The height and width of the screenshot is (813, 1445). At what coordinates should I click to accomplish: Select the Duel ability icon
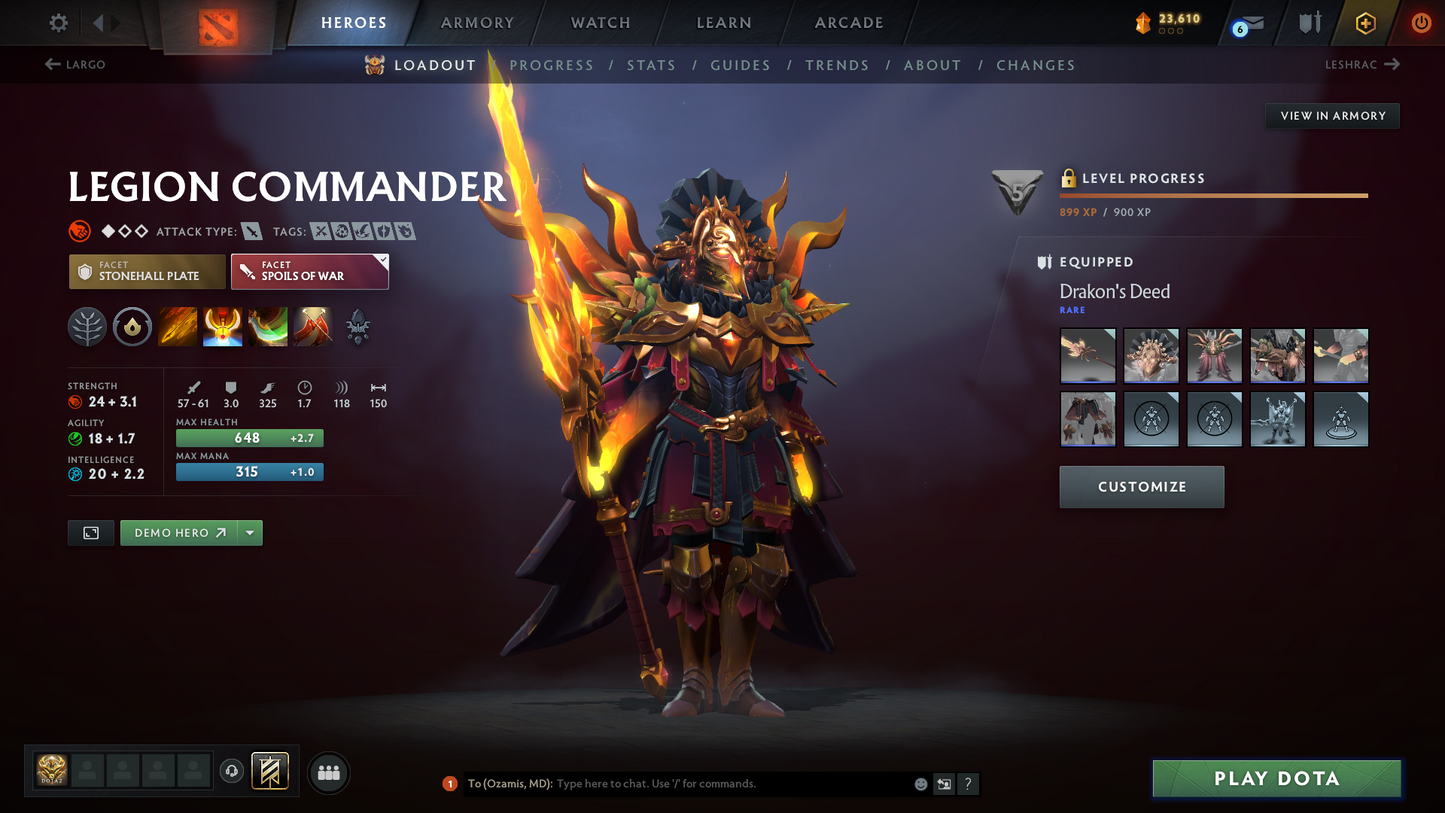(x=312, y=327)
